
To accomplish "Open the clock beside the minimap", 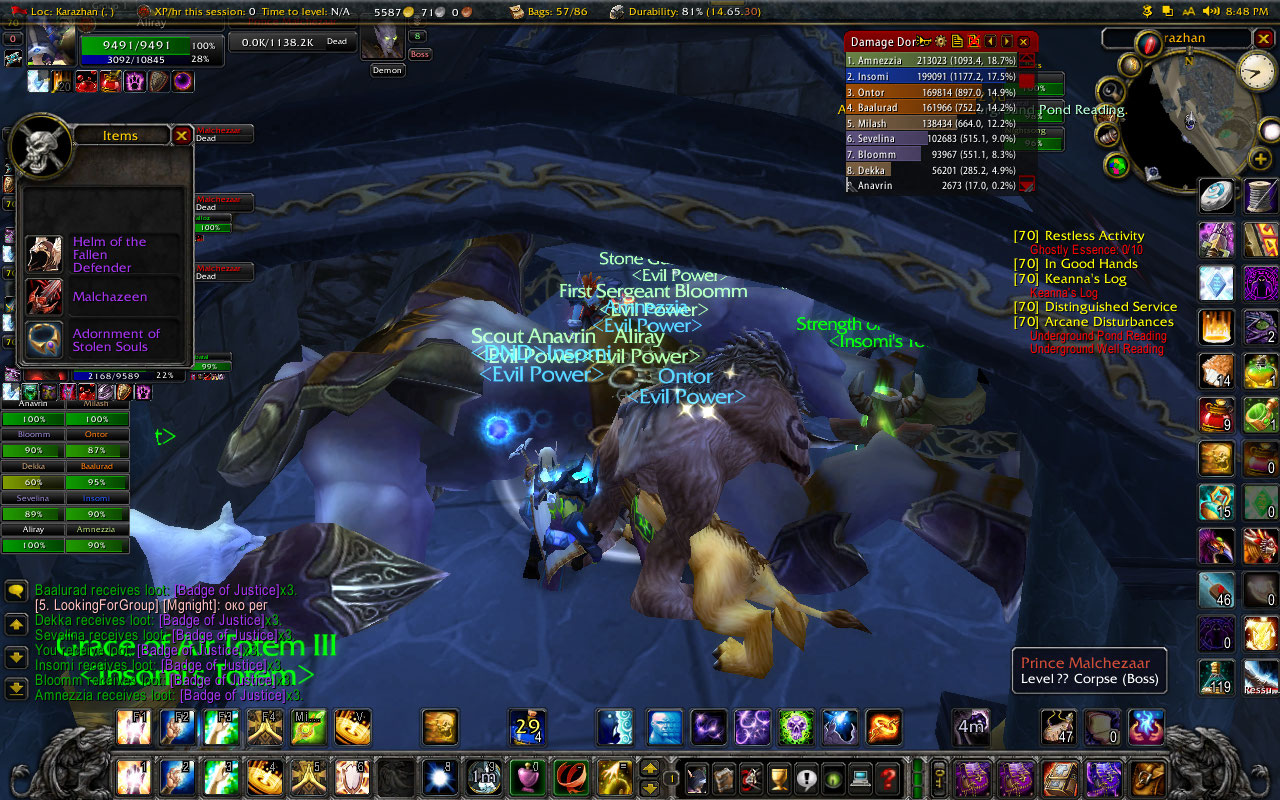I will point(1257,70).
